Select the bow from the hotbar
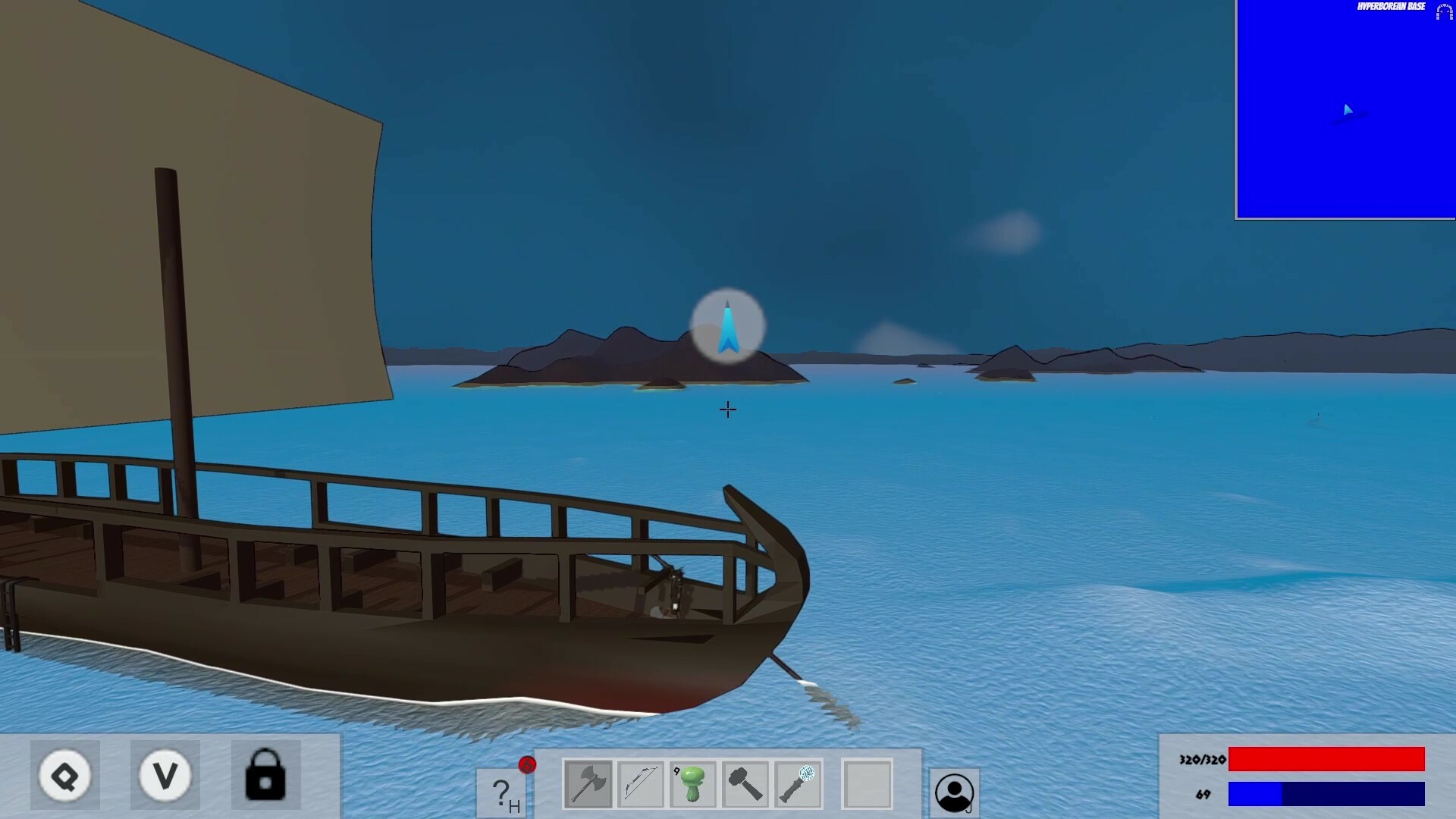 (641, 783)
